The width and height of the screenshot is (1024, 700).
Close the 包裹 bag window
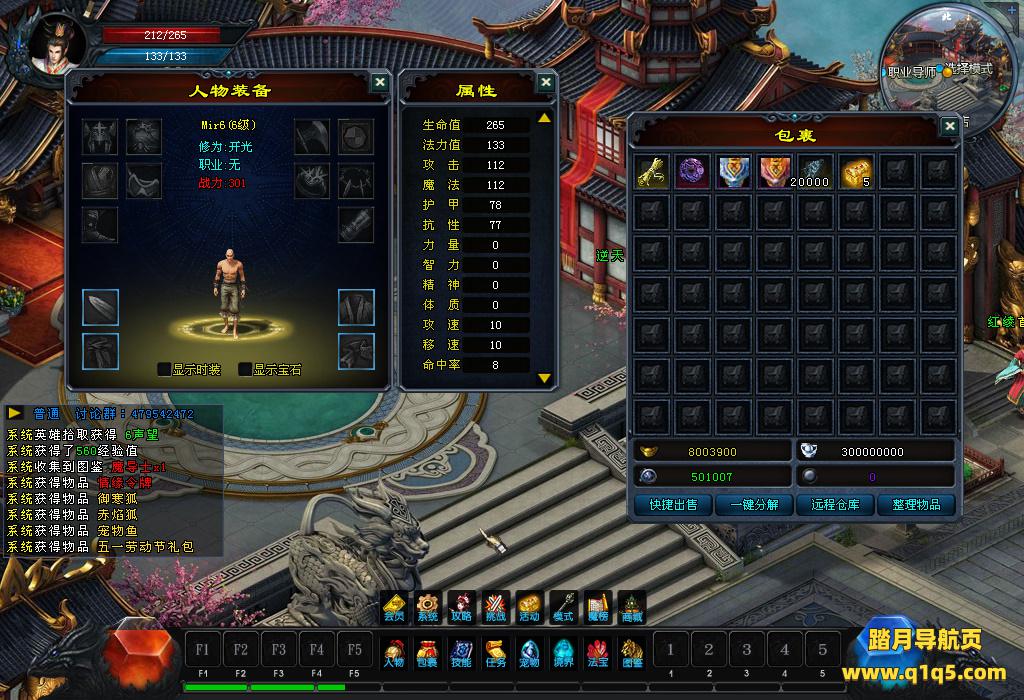point(949,127)
